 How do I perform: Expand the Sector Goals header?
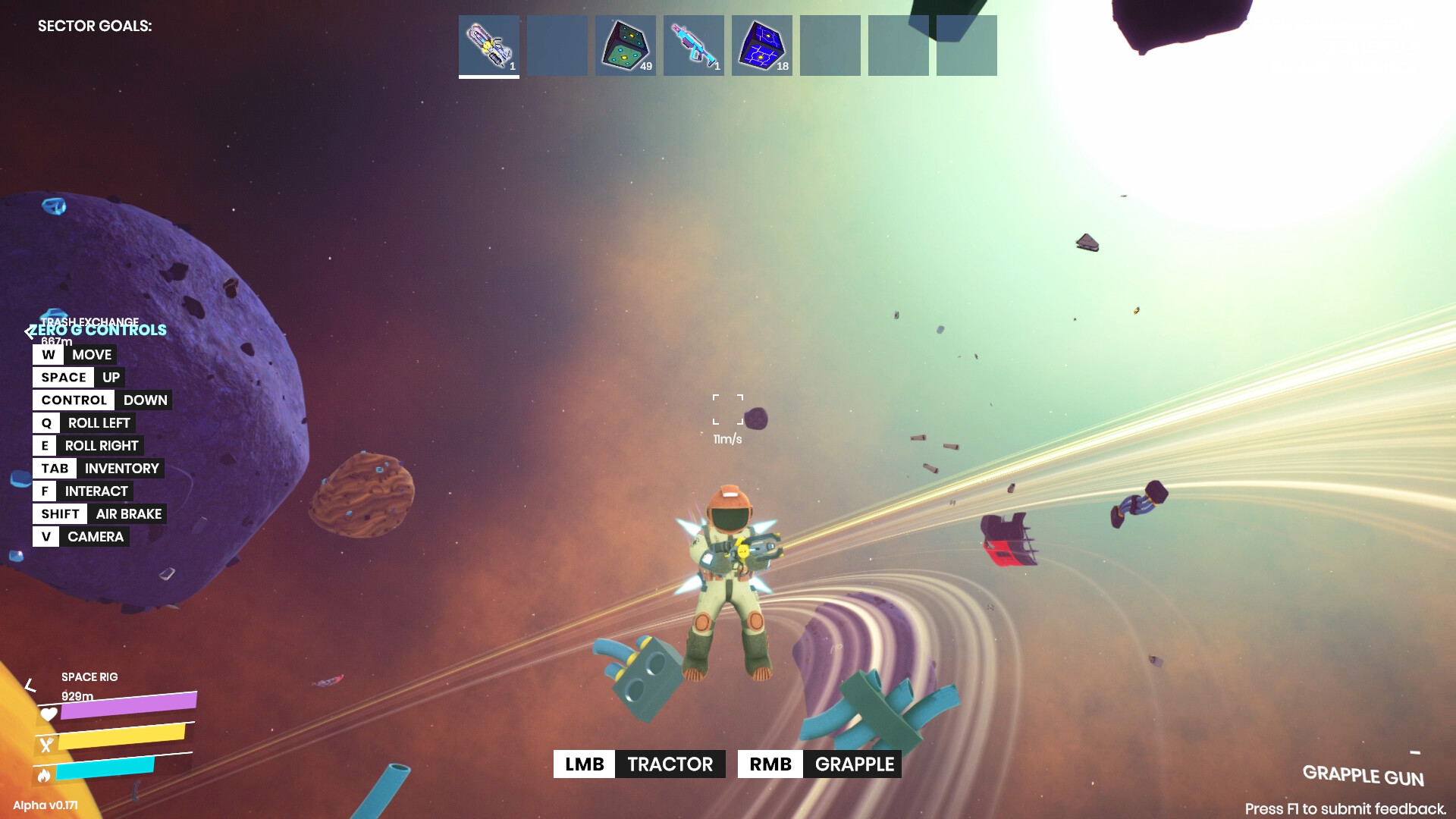click(95, 25)
